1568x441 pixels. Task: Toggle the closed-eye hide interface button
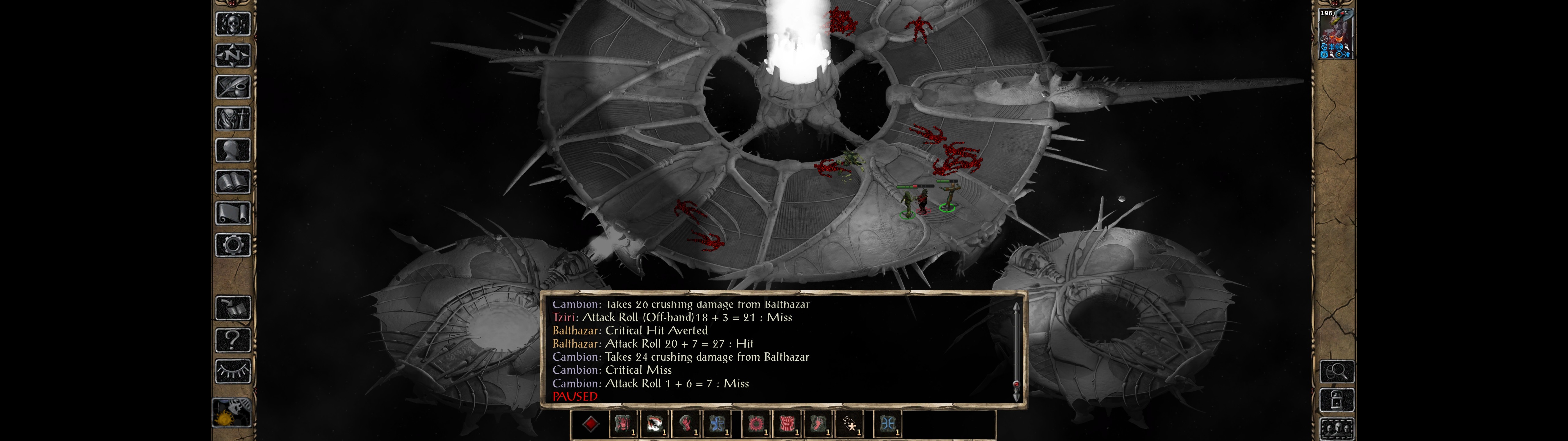pos(232,371)
